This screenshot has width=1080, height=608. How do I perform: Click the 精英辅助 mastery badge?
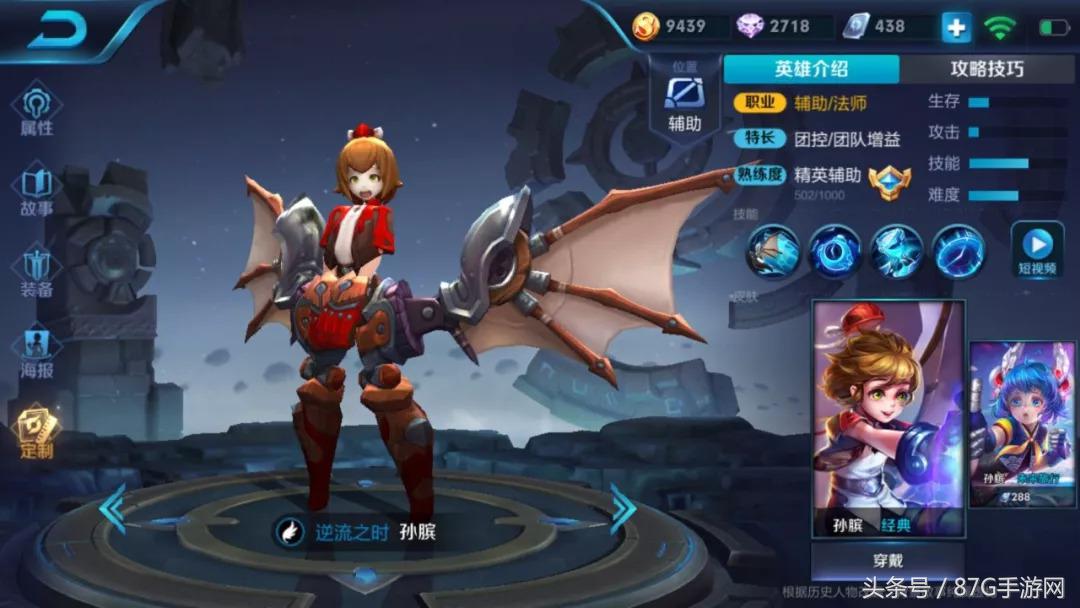pos(889,181)
